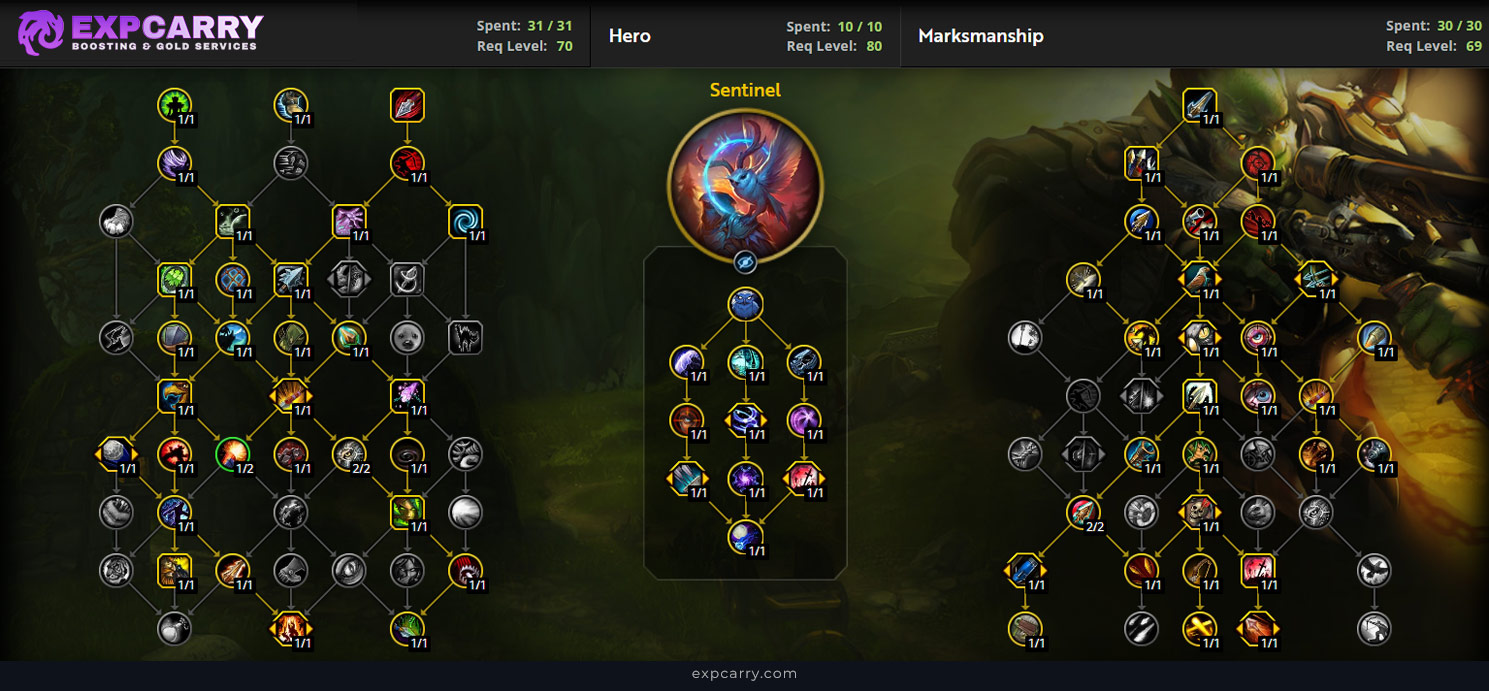Viewport: 1489px width, 691px height.
Task: Choose the final glowing orb hero talent
Action: 745,537
